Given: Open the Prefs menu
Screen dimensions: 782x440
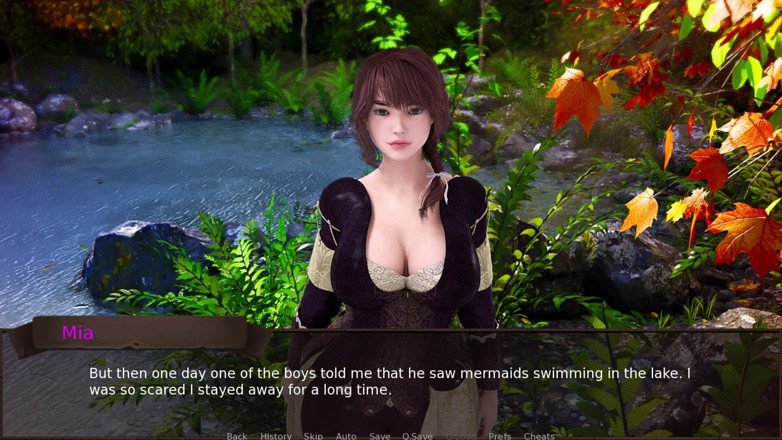Looking at the screenshot, I should (500, 435).
